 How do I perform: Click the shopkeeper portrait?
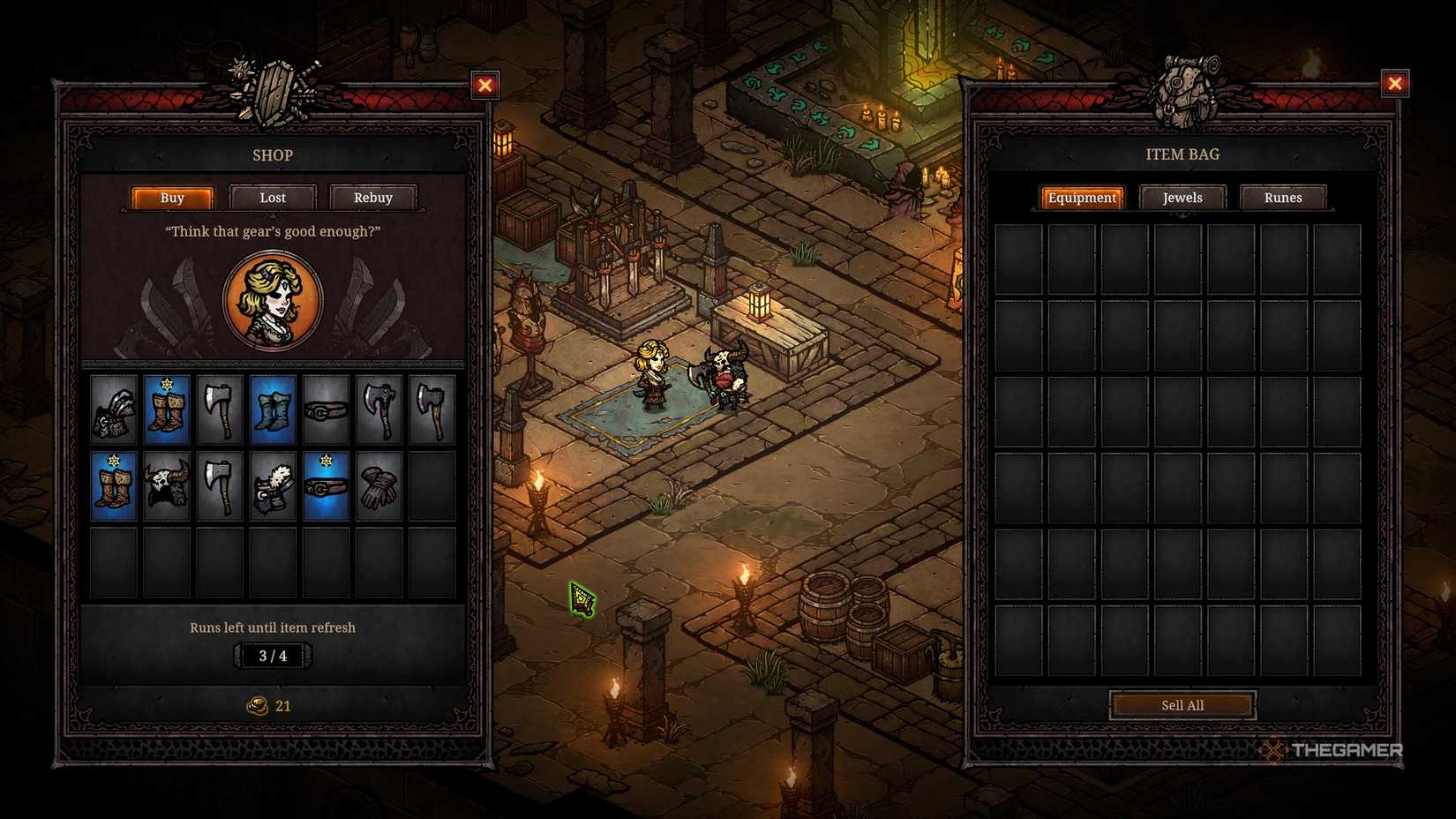click(272, 300)
